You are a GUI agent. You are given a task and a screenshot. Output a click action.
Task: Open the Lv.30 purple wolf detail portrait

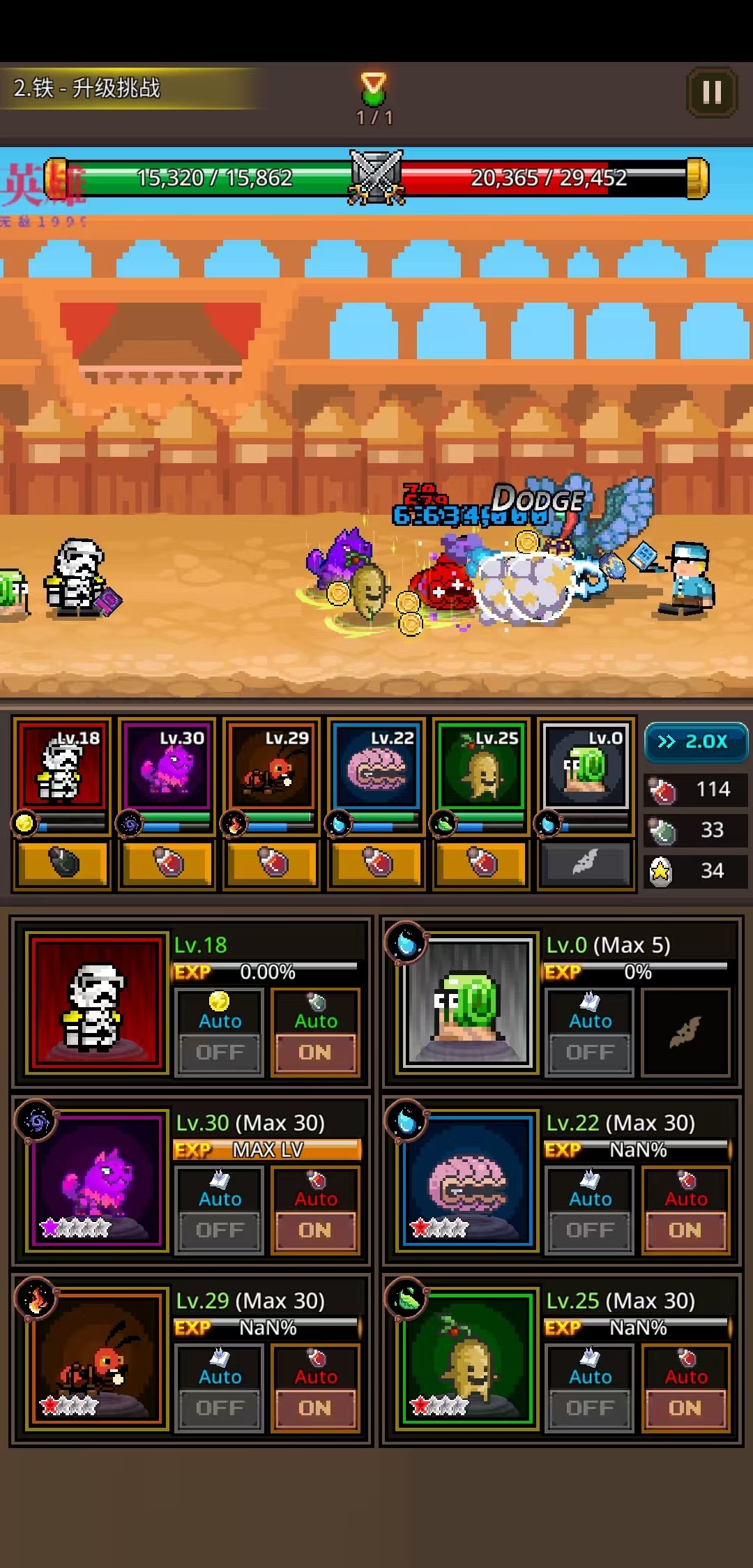tap(98, 1180)
